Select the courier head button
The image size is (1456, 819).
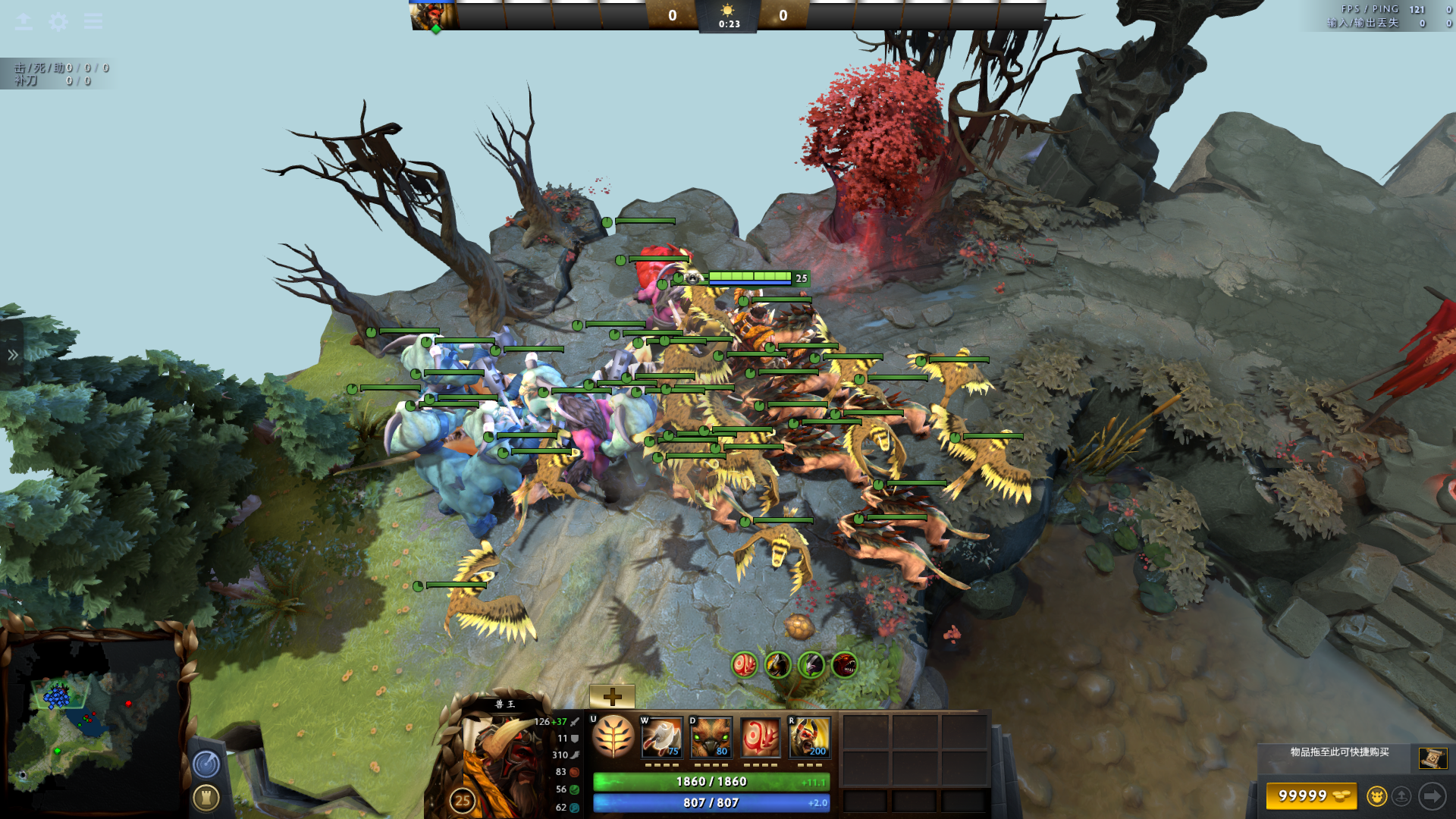[x=1376, y=796]
